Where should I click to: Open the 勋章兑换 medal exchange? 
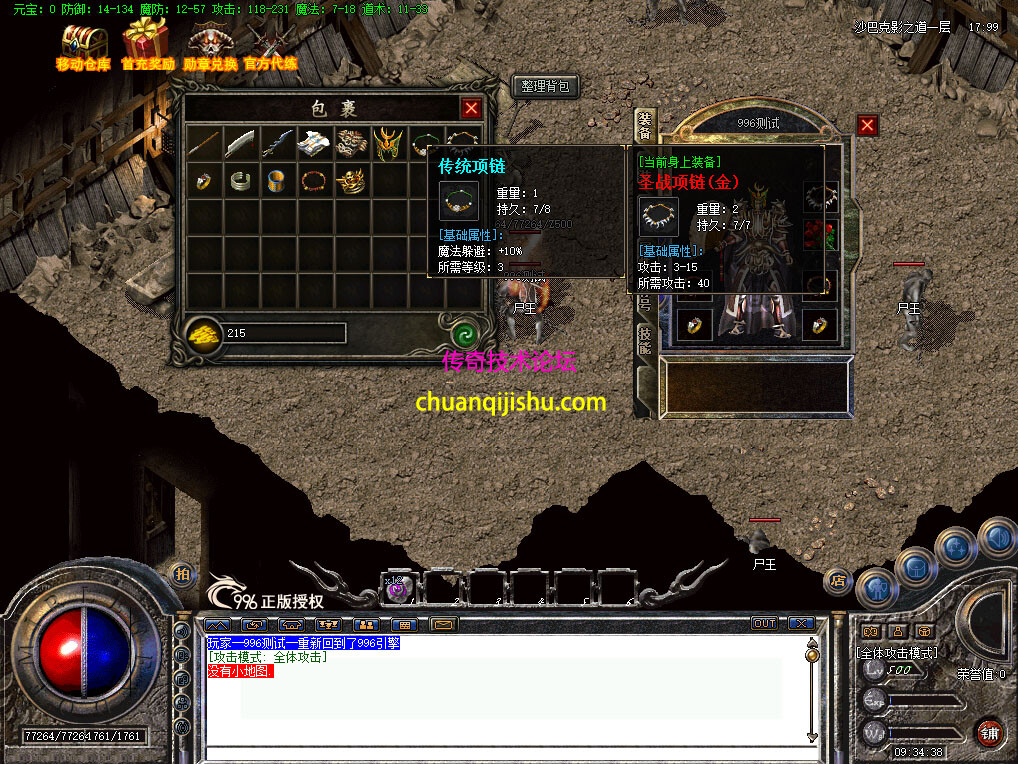[x=210, y=44]
